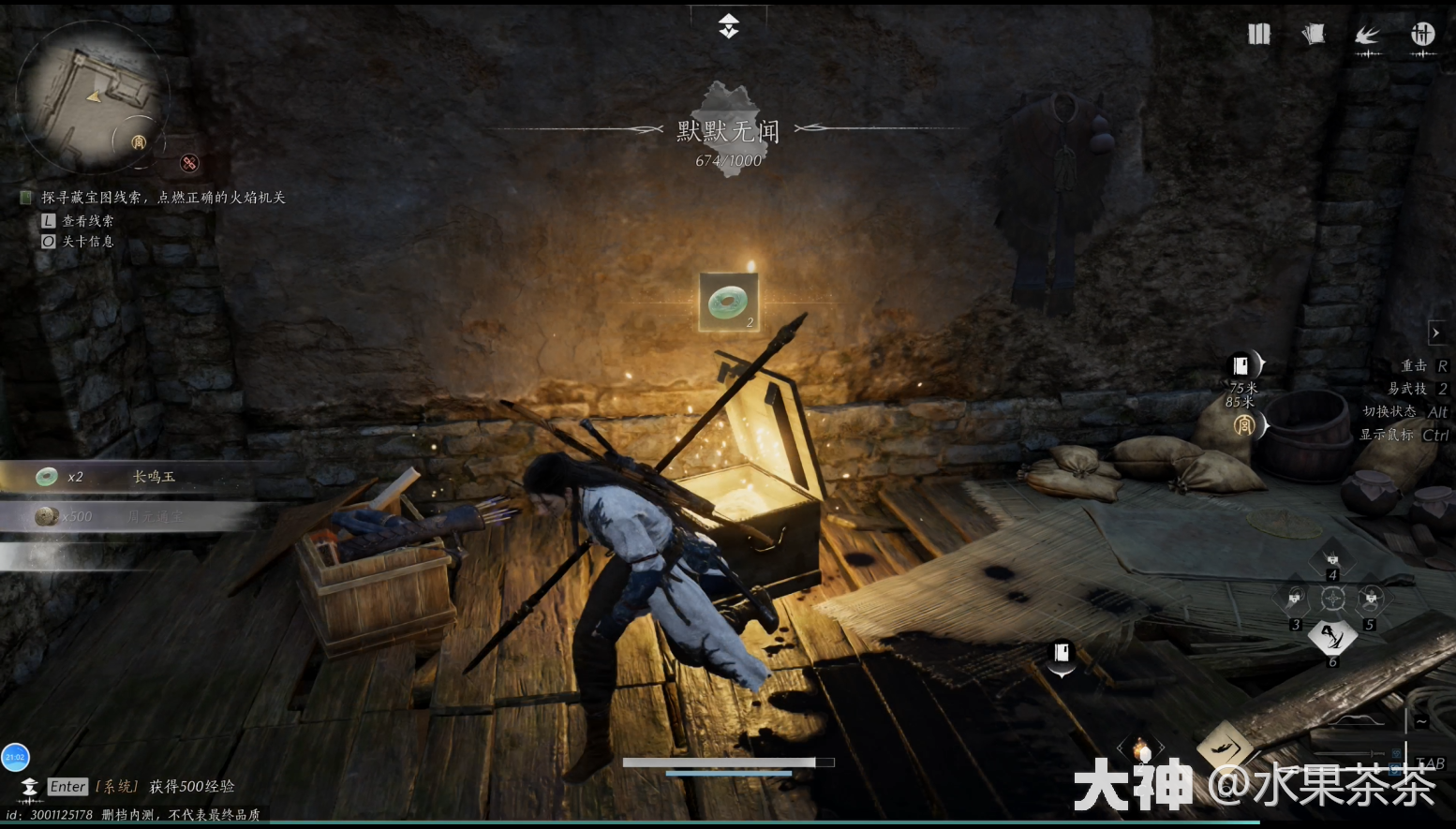The width and height of the screenshot is (1456, 829).
Task: Select the jade ring reward icon
Action: (x=728, y=302)
